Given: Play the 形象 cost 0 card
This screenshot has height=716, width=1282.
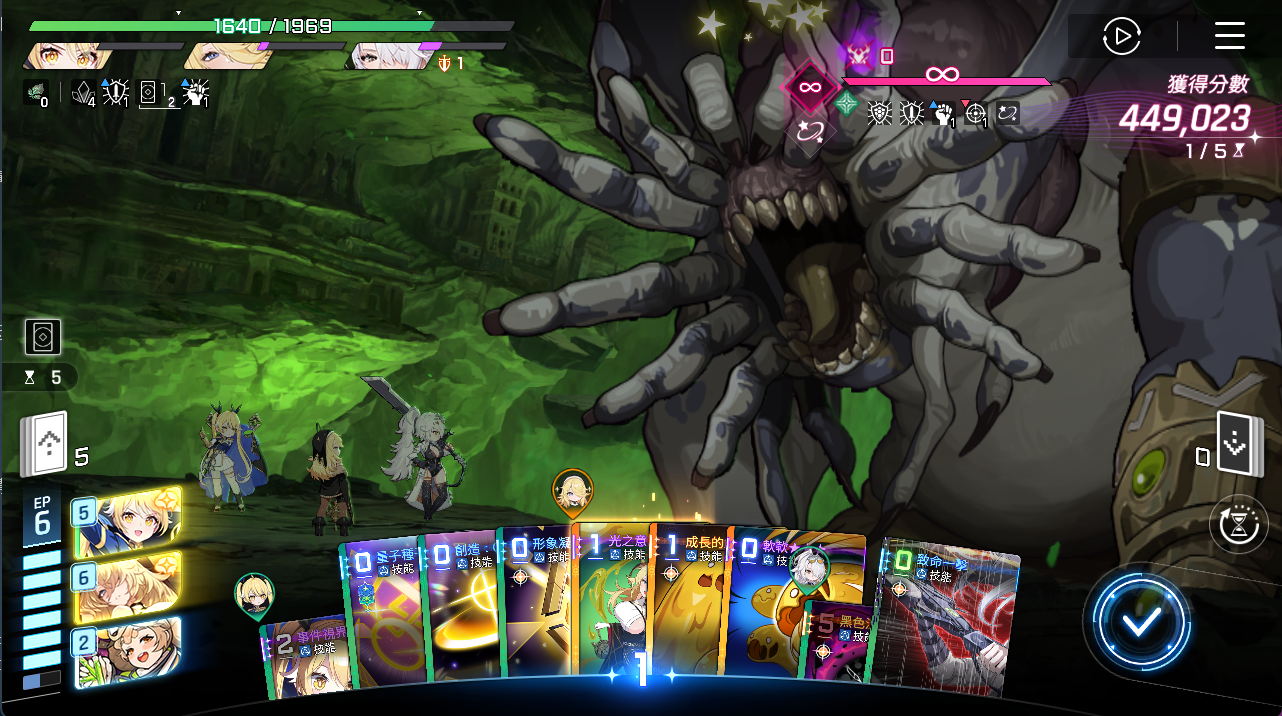Looking at the screenshot, I should pyautogui.click(x=536, y=610).
